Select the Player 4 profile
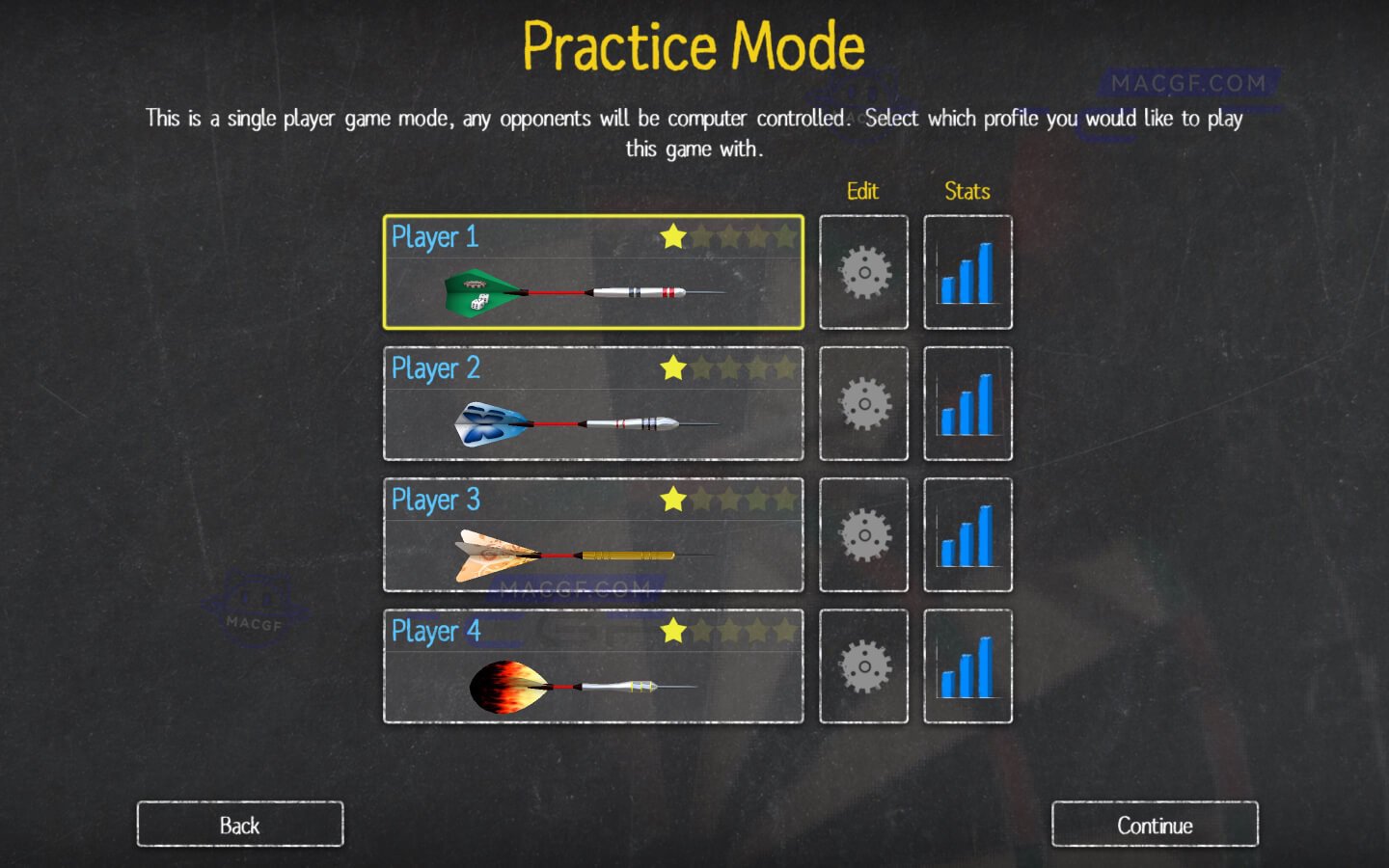Viewport: 1389px width, 868px height. pyautogui.click(x=592, y=666)
